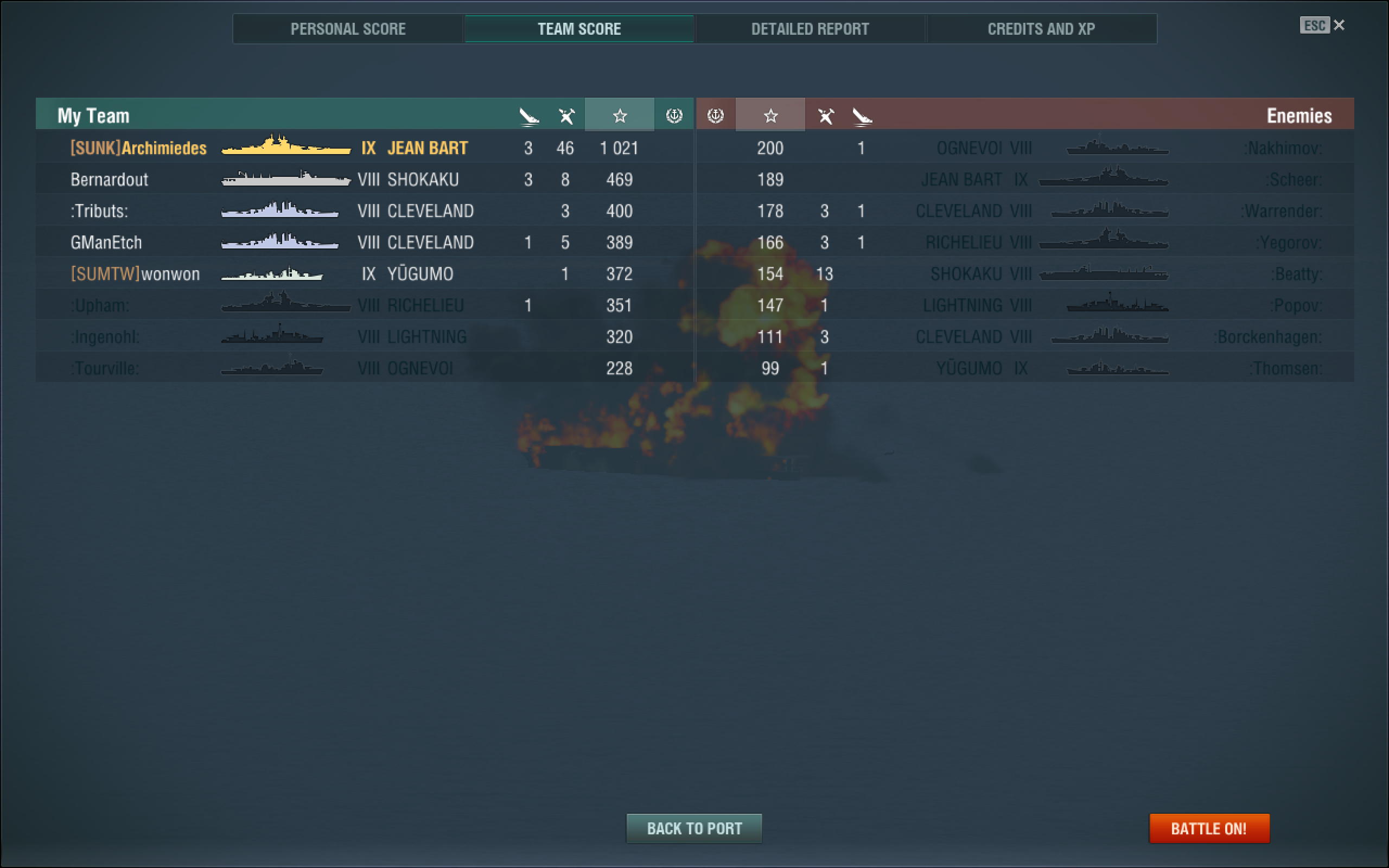The width and height of the screenshot is (1389, 868).
Task: Click the Jean Bart ship silhouette of Archimiedes
Action: click(286, 148)
